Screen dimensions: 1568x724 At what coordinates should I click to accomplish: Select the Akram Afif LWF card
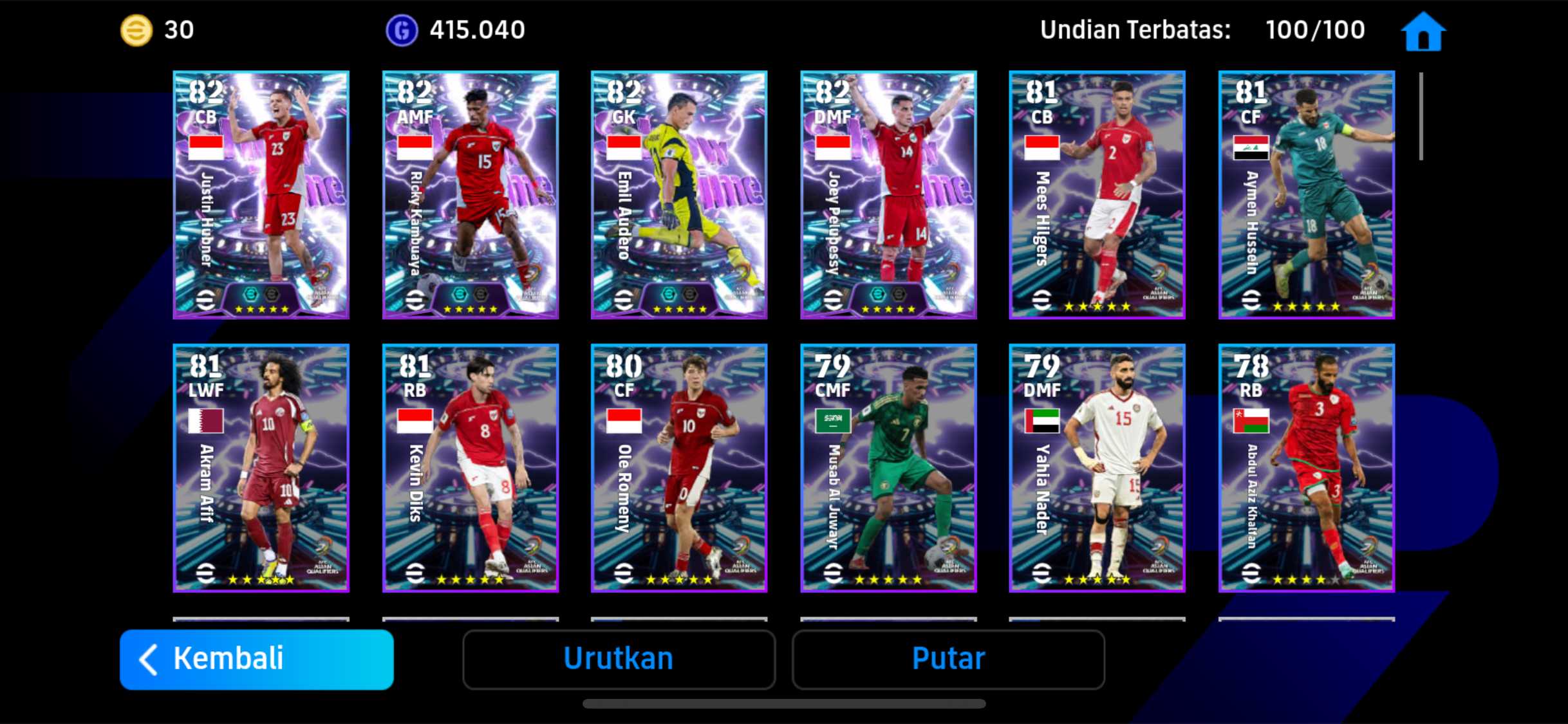(261, 468)
